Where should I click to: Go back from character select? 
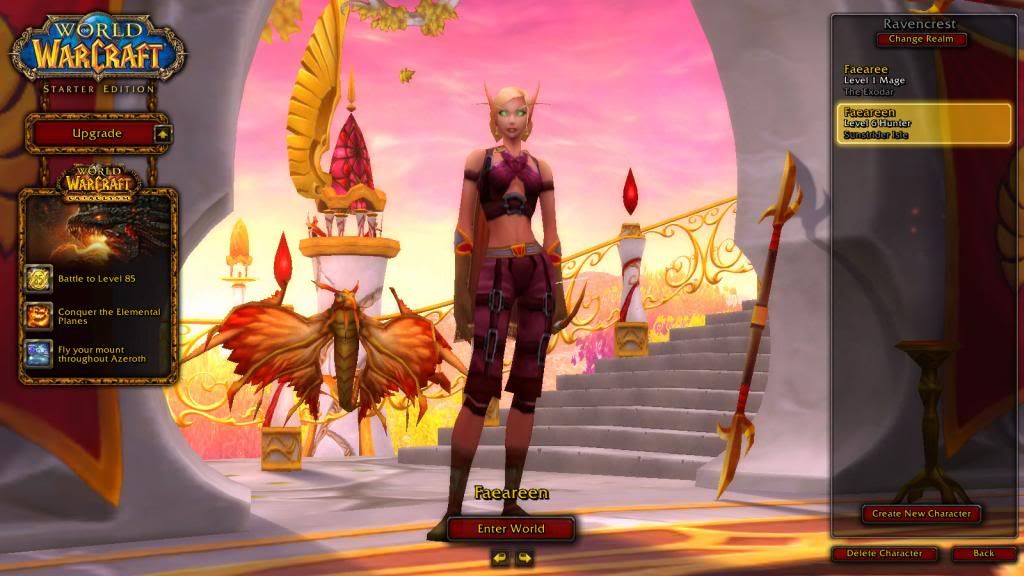983,553
